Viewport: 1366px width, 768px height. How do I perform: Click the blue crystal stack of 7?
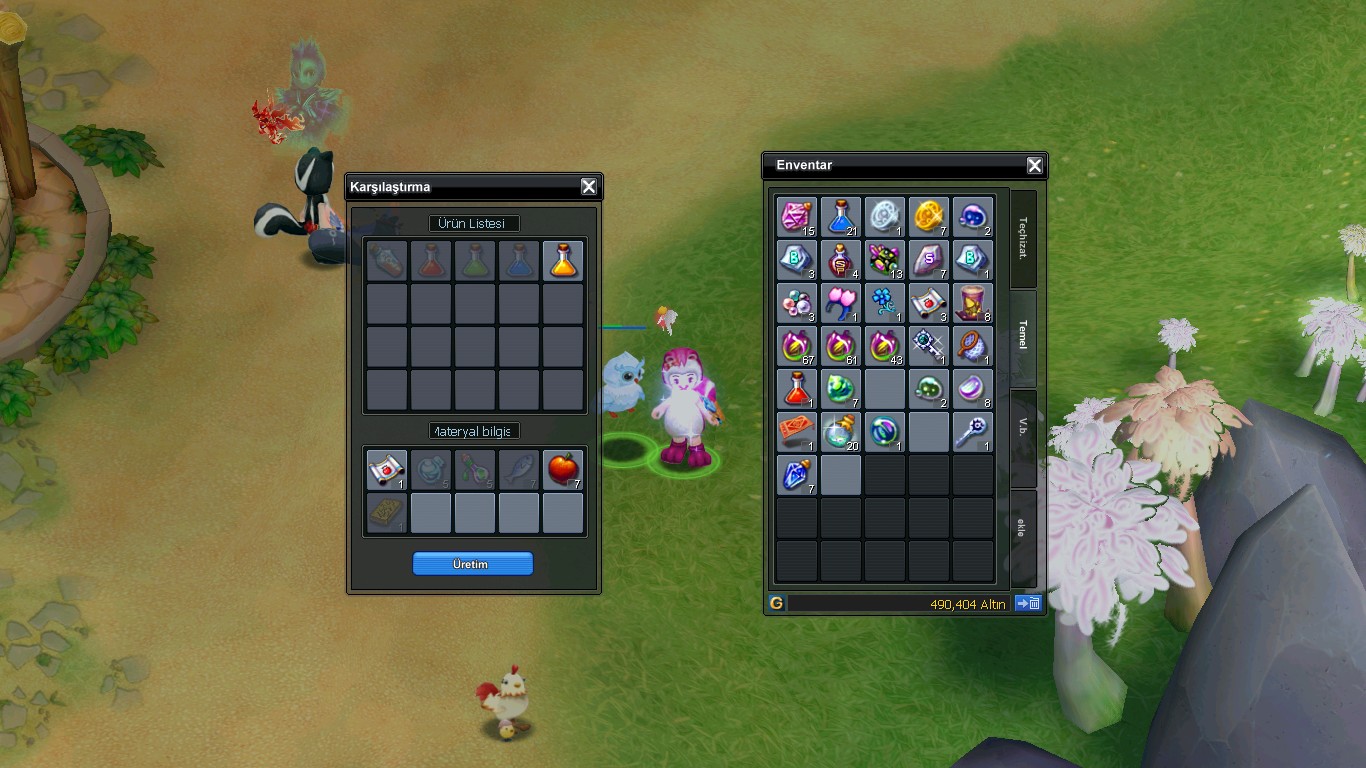click(797, 475)
